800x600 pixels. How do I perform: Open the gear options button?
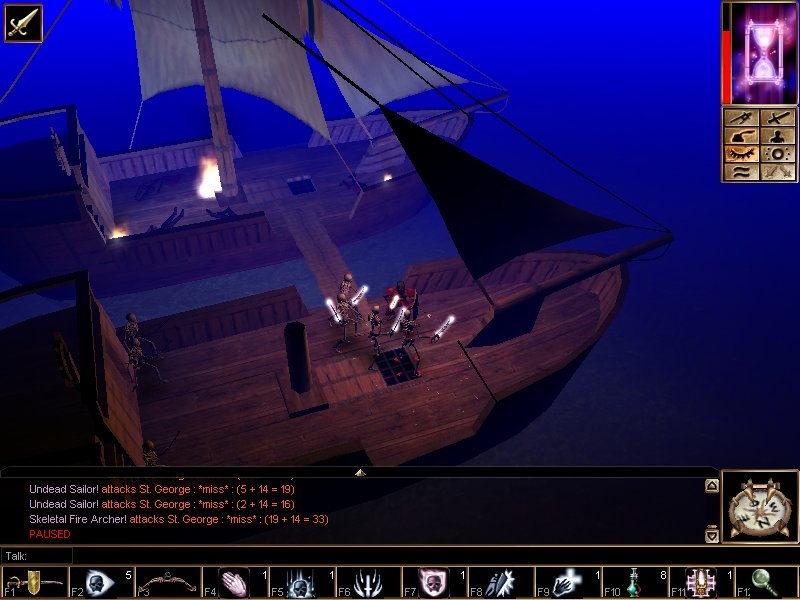click(777, 155)
